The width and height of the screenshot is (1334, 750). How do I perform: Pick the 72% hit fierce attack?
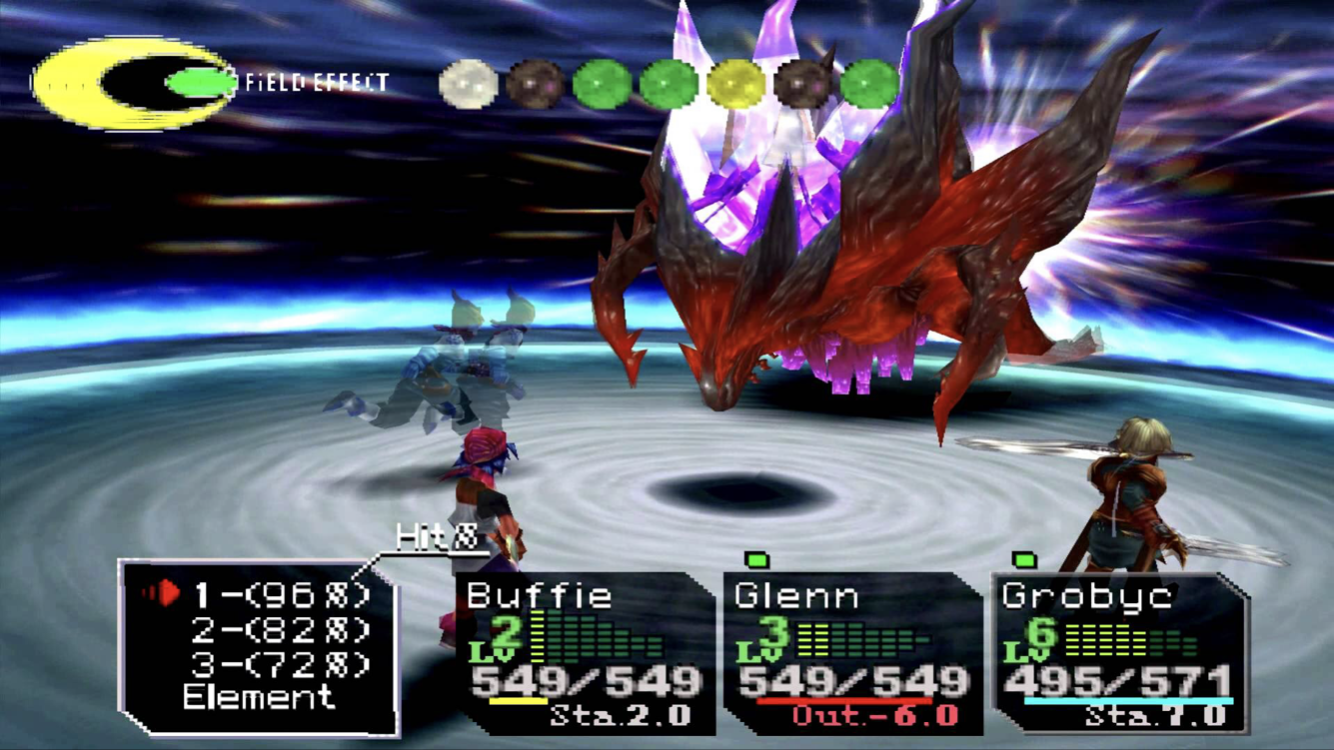coord(282,663)
